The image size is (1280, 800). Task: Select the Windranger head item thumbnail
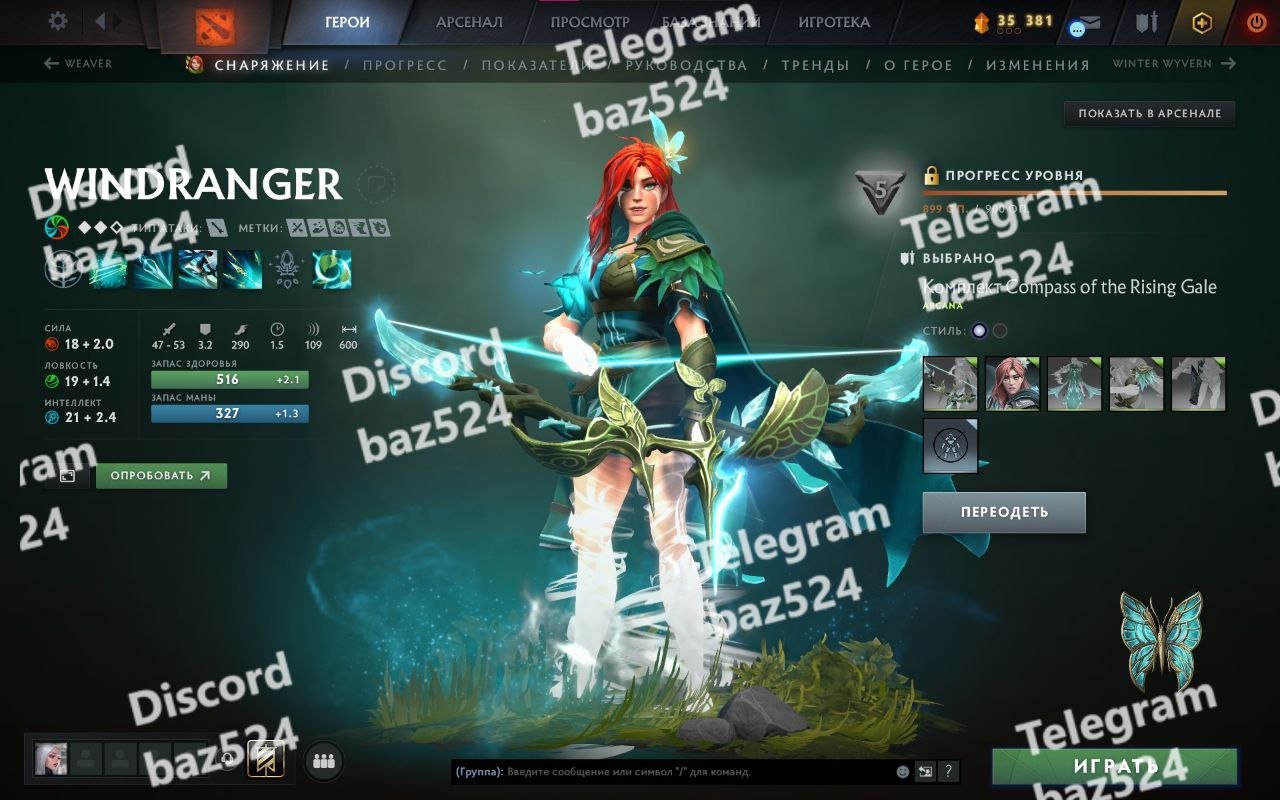[1012, 384]
